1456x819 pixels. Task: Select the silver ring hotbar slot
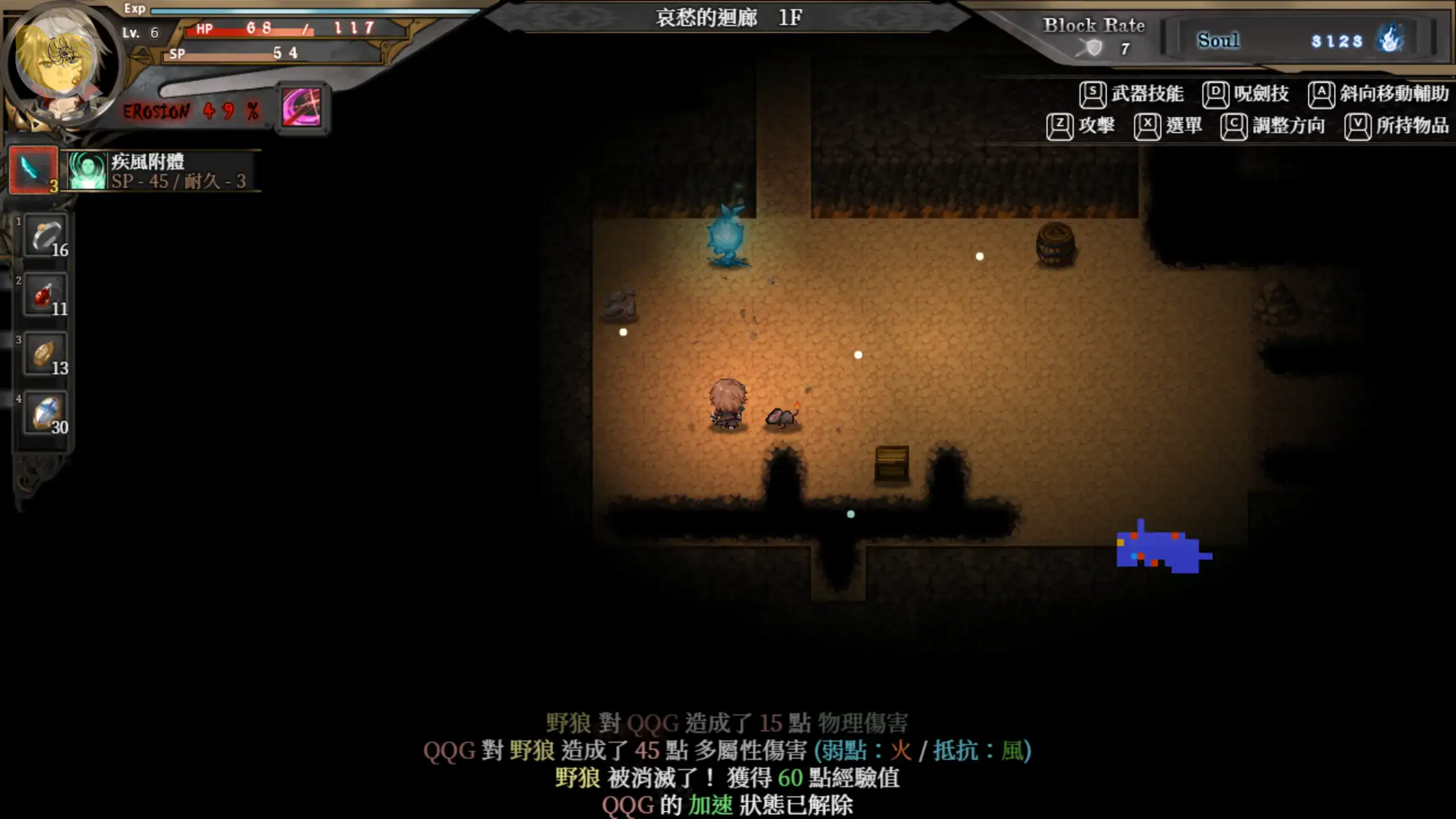(45, 237)
